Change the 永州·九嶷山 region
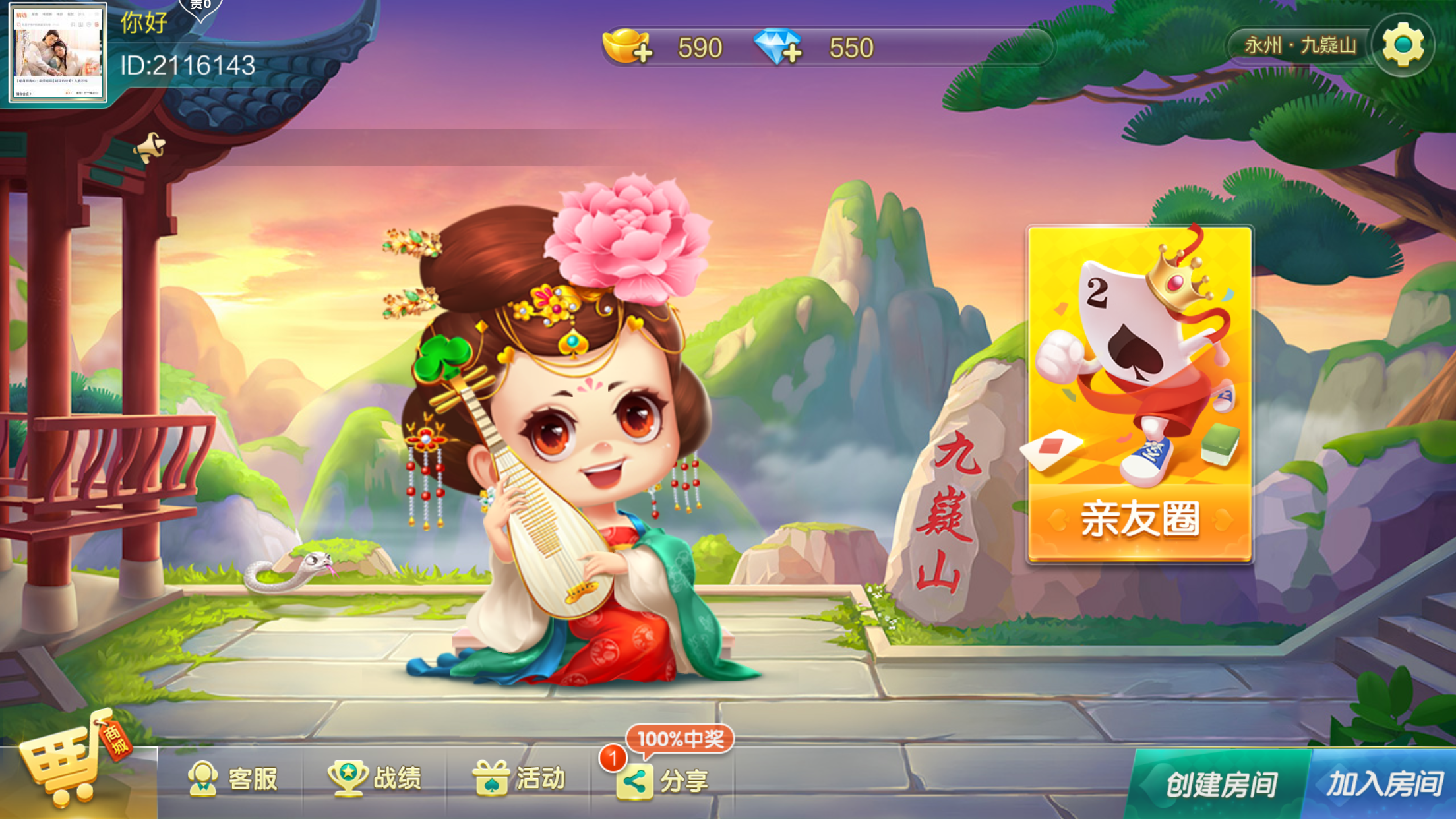Viewport: 1456px width, 819px height. point(1299,45)
